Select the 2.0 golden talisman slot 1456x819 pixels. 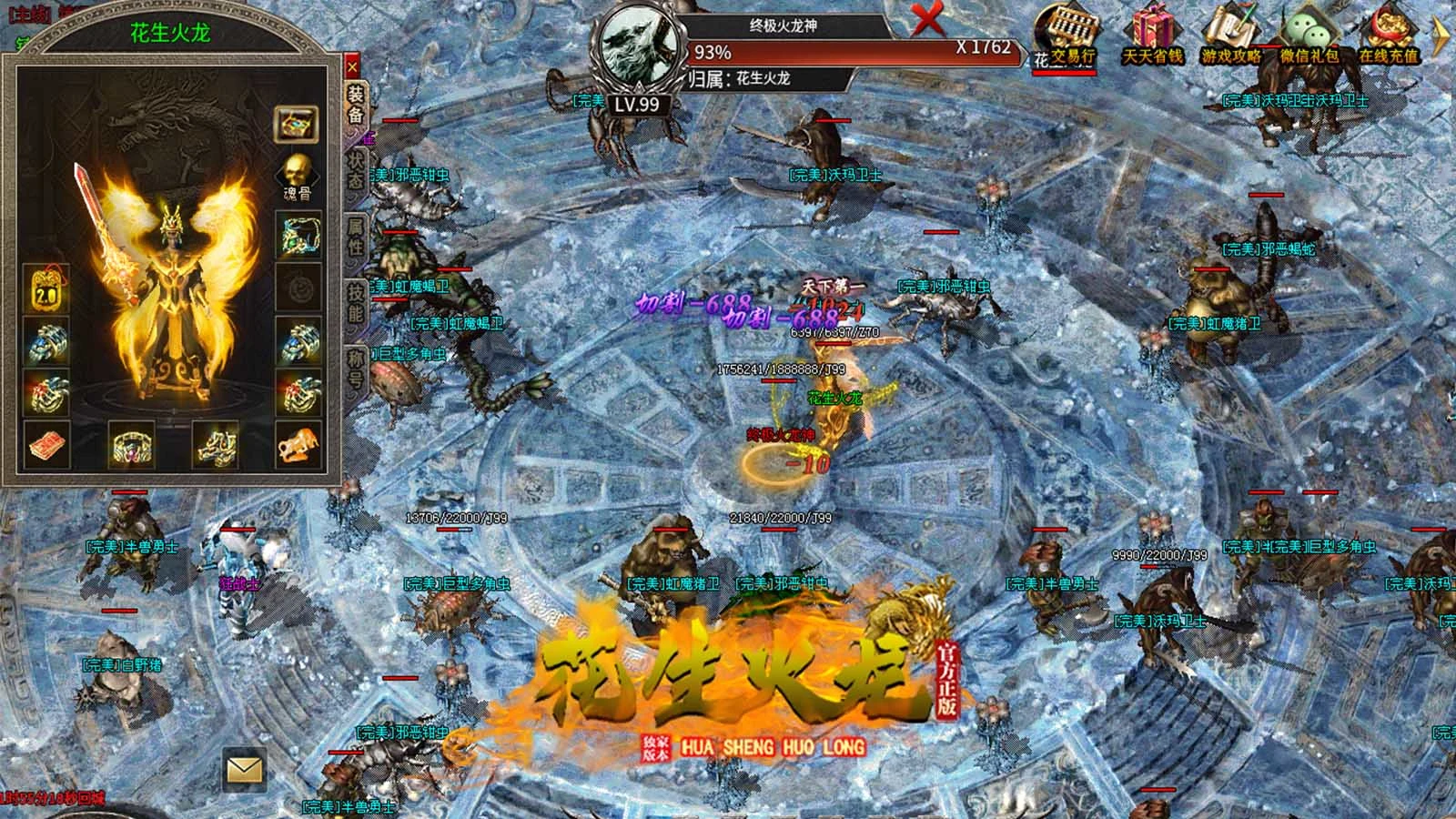pos(45,288)
